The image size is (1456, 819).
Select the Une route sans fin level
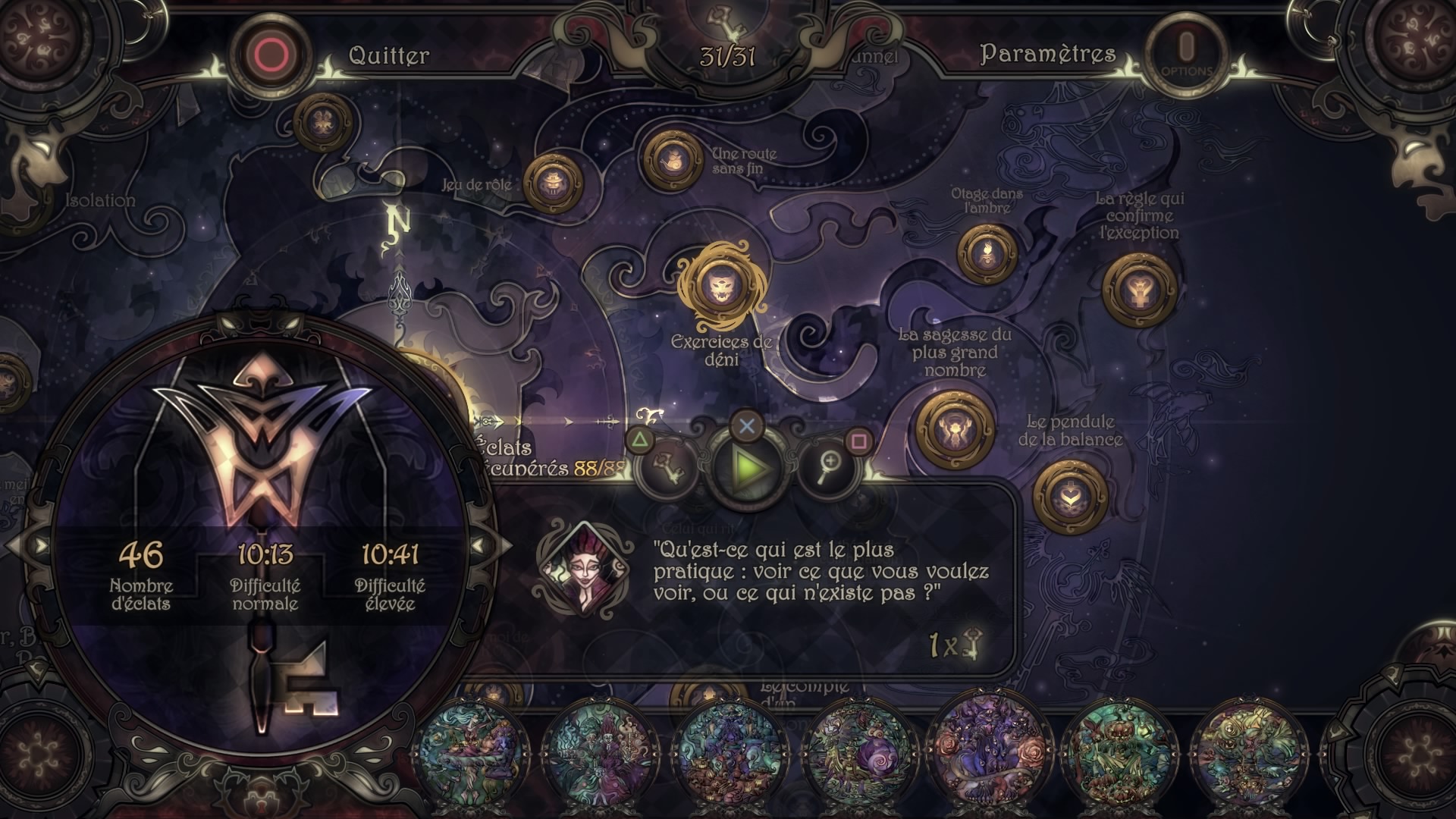point(672,160)
